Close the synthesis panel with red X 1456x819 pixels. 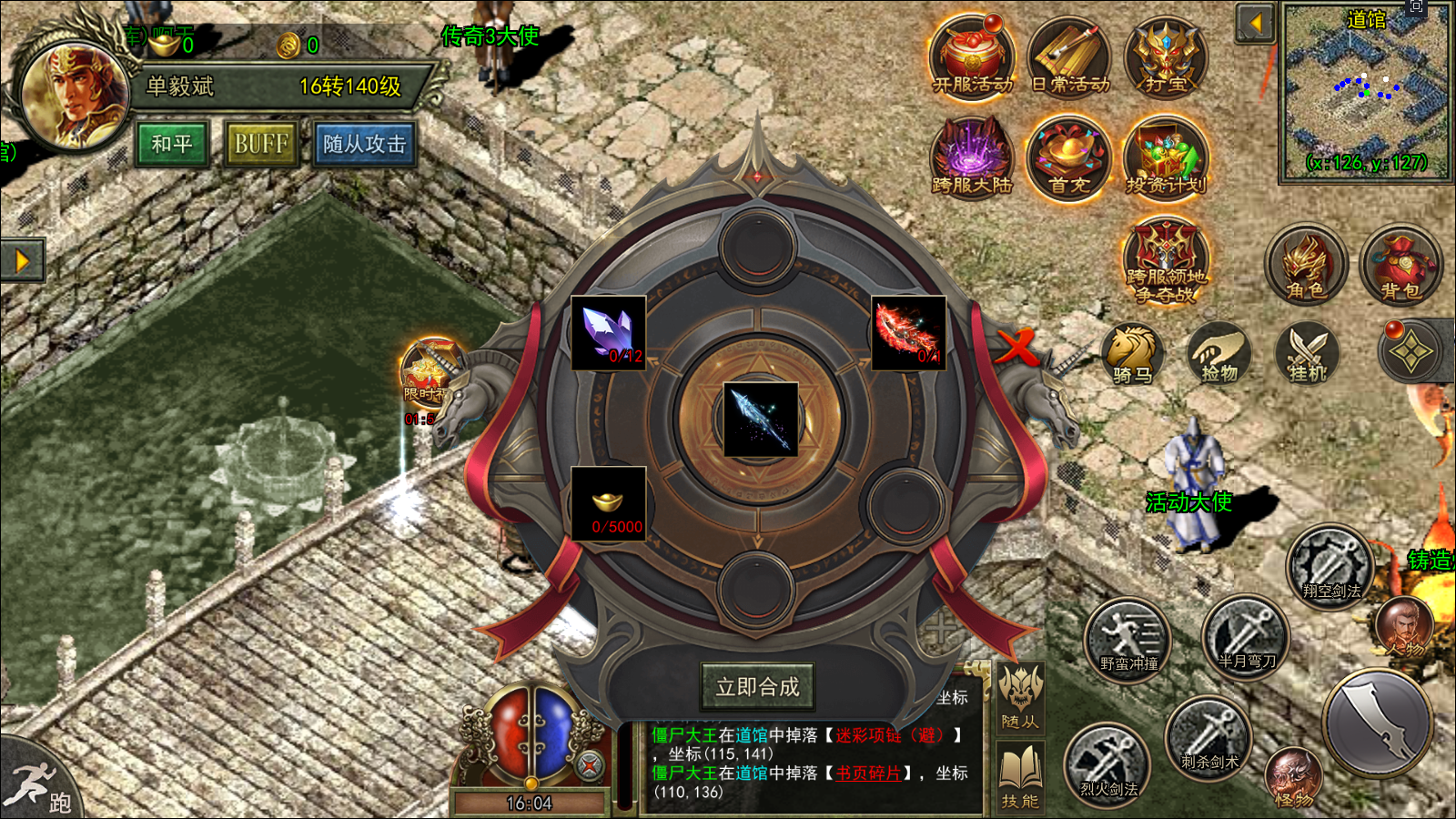tap(1016, 346)
